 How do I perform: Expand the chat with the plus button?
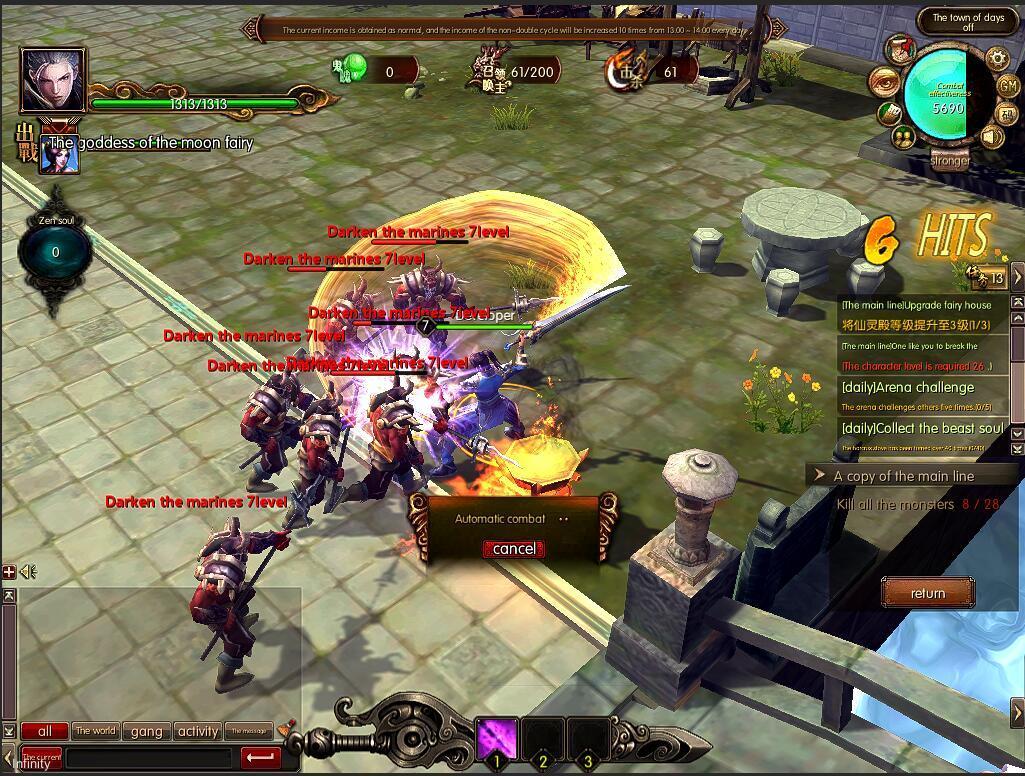(x=9, y=572)
